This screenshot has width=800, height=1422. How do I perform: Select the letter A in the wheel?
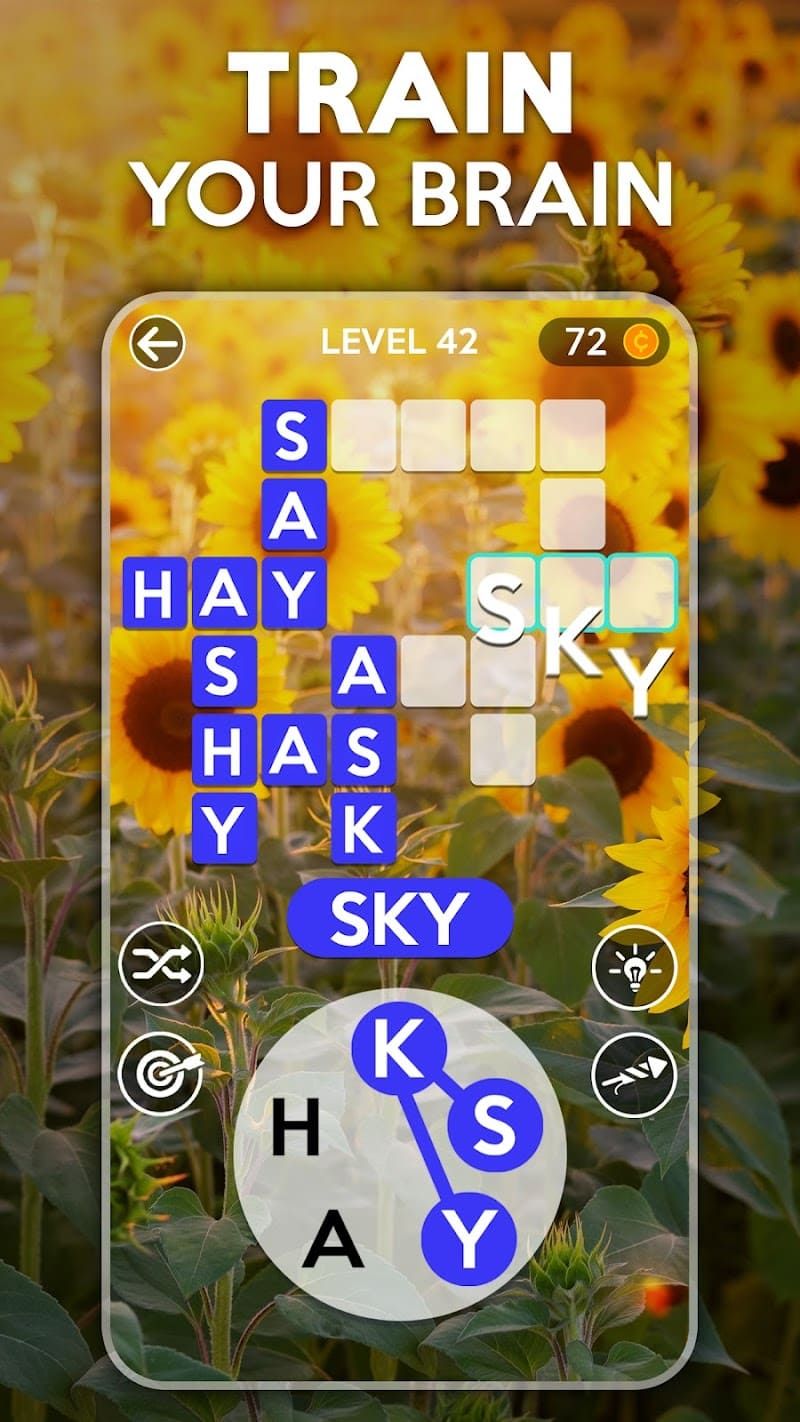333,1241
